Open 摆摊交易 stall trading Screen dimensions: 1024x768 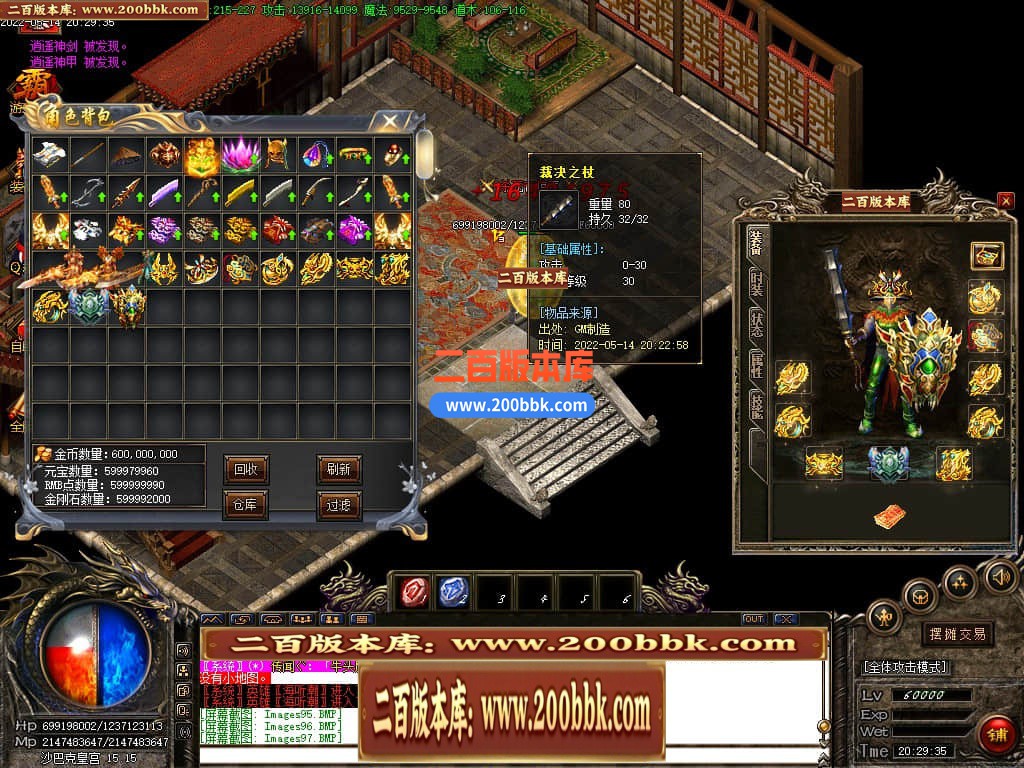tap(957, 634)
